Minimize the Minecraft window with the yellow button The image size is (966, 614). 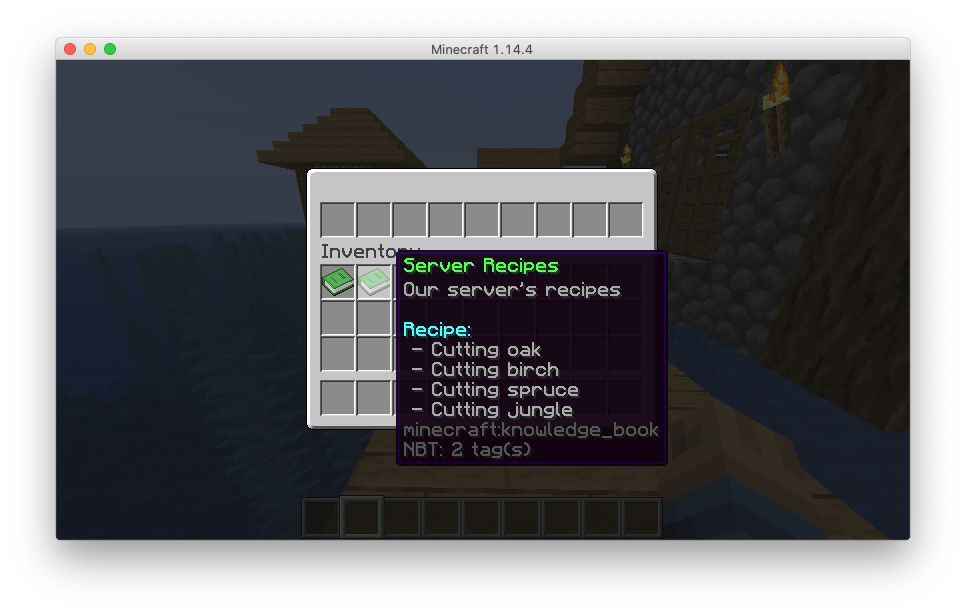(90, 49)
